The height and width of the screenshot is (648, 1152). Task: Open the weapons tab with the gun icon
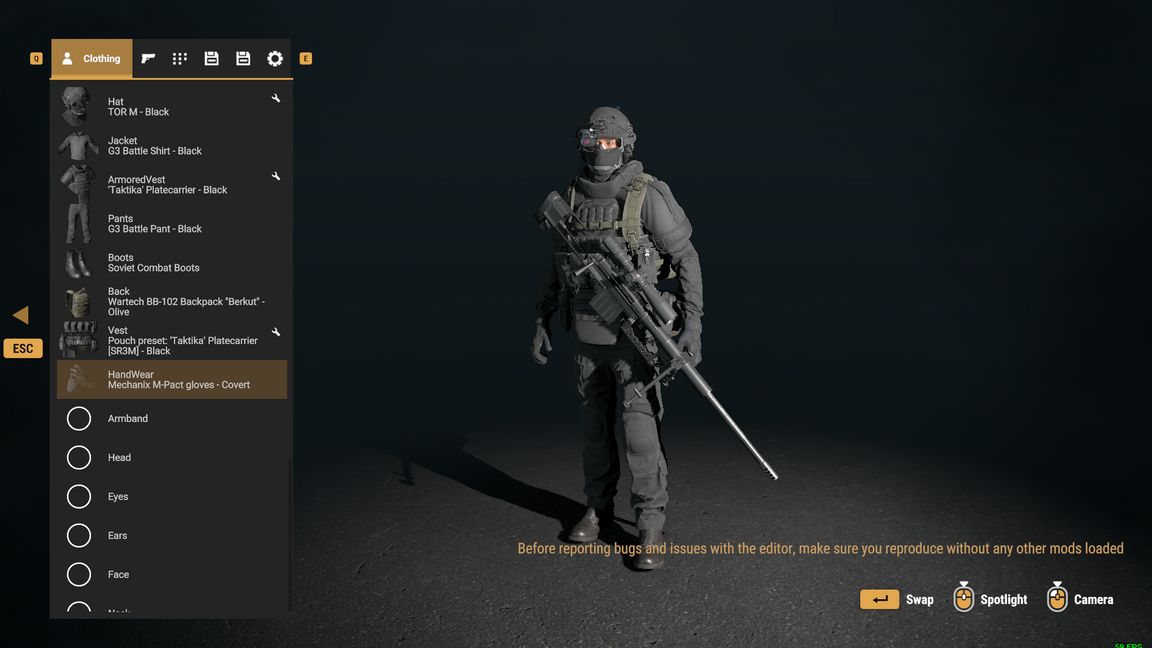(x=148, y=59)
